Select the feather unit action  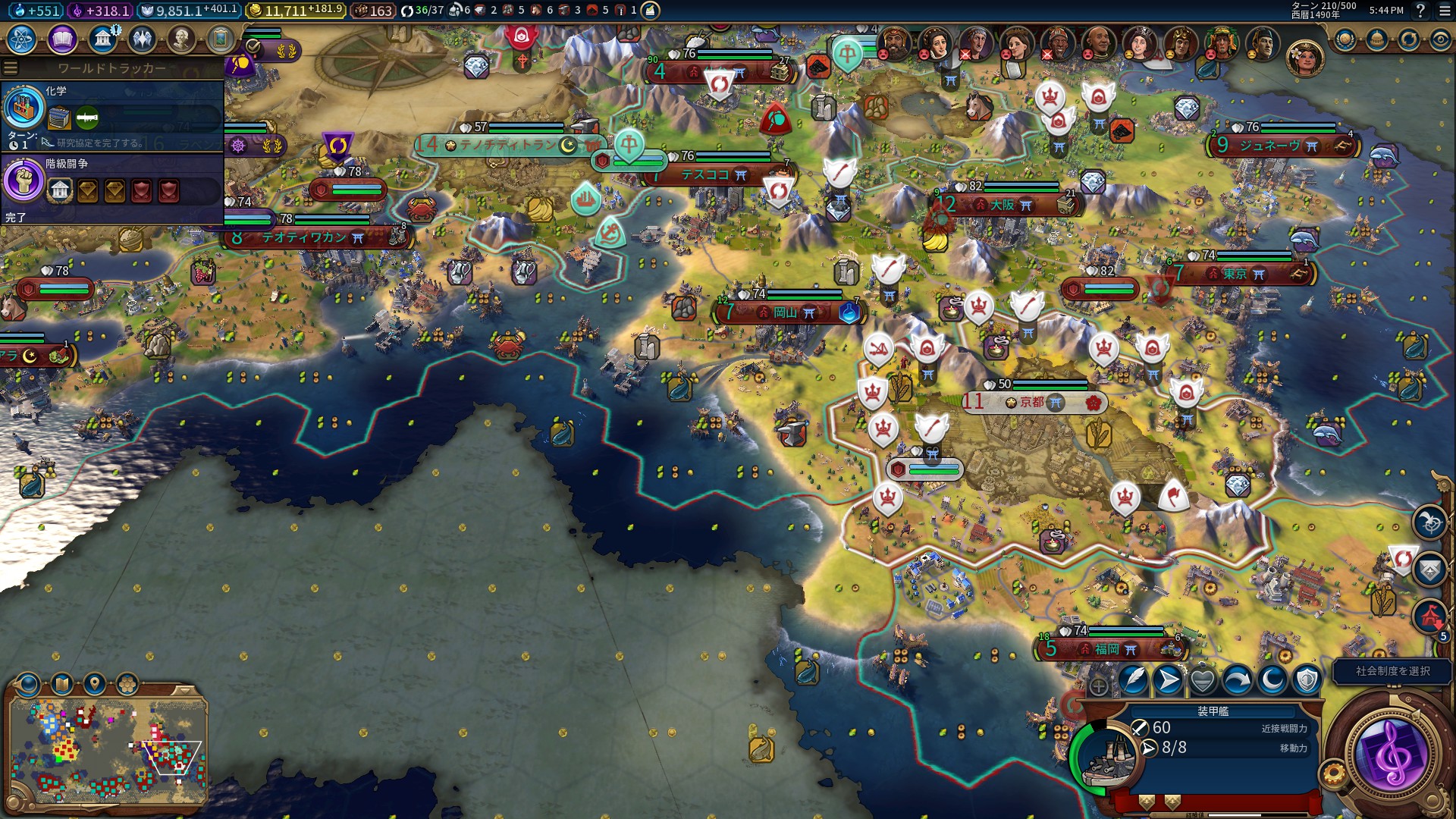tap(1133, 680)
